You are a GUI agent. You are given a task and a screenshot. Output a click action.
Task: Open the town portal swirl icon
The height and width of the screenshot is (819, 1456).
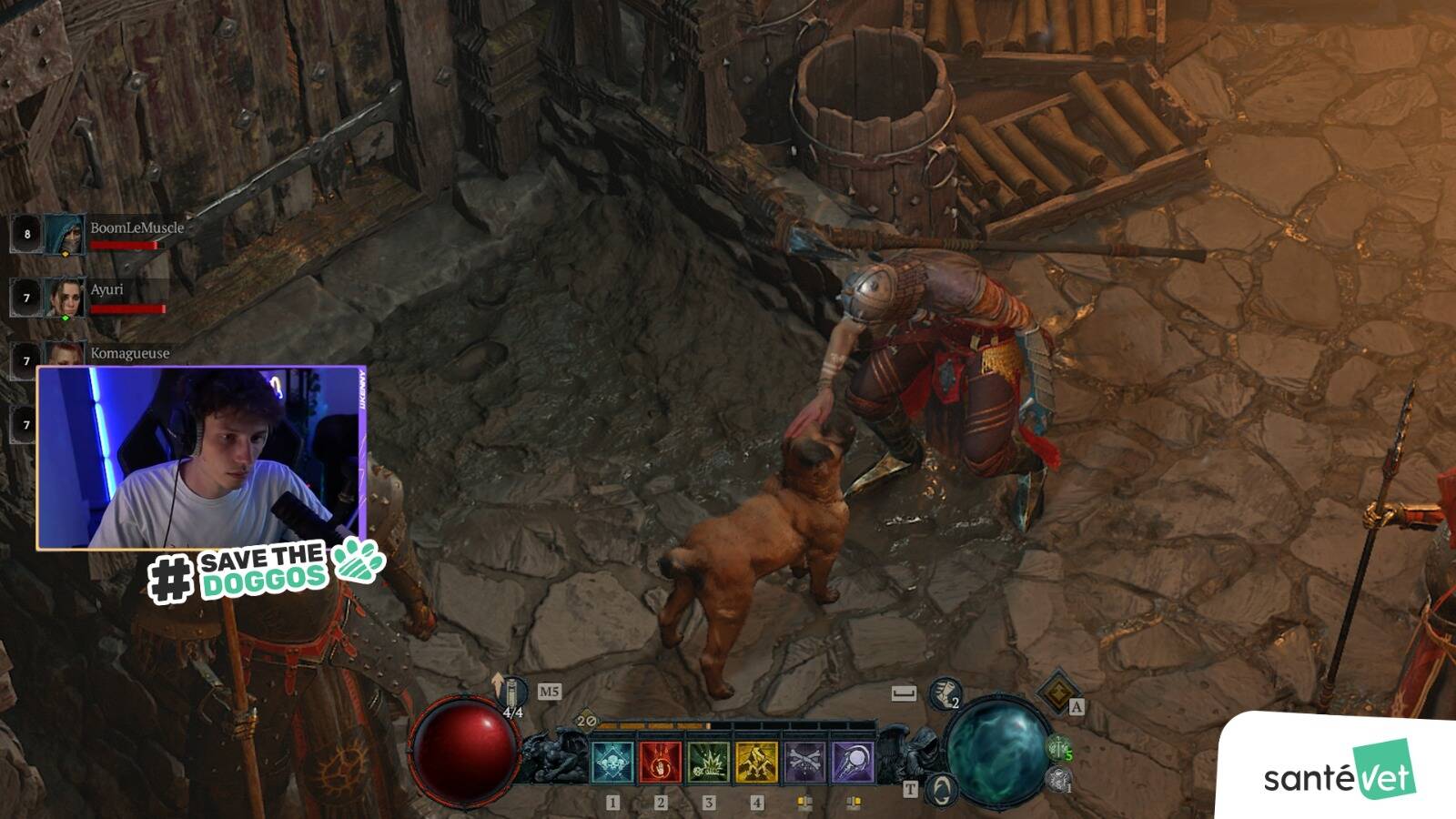point(941,788)
